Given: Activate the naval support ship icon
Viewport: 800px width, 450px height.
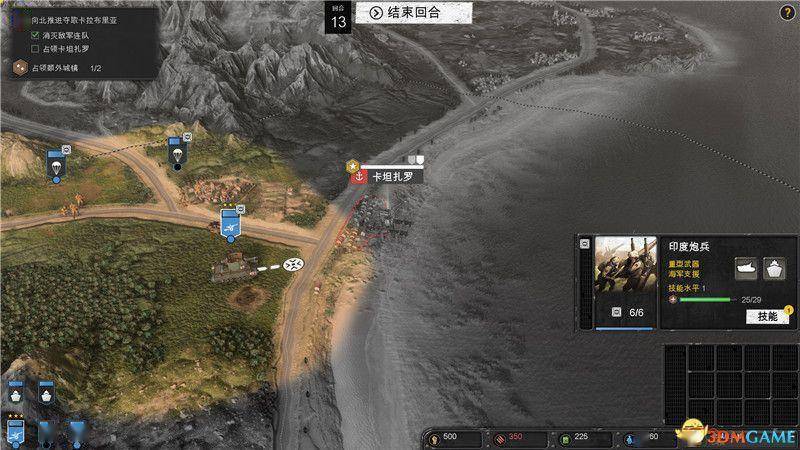Looking at the screenshot, I should click(x=775, y=268).
